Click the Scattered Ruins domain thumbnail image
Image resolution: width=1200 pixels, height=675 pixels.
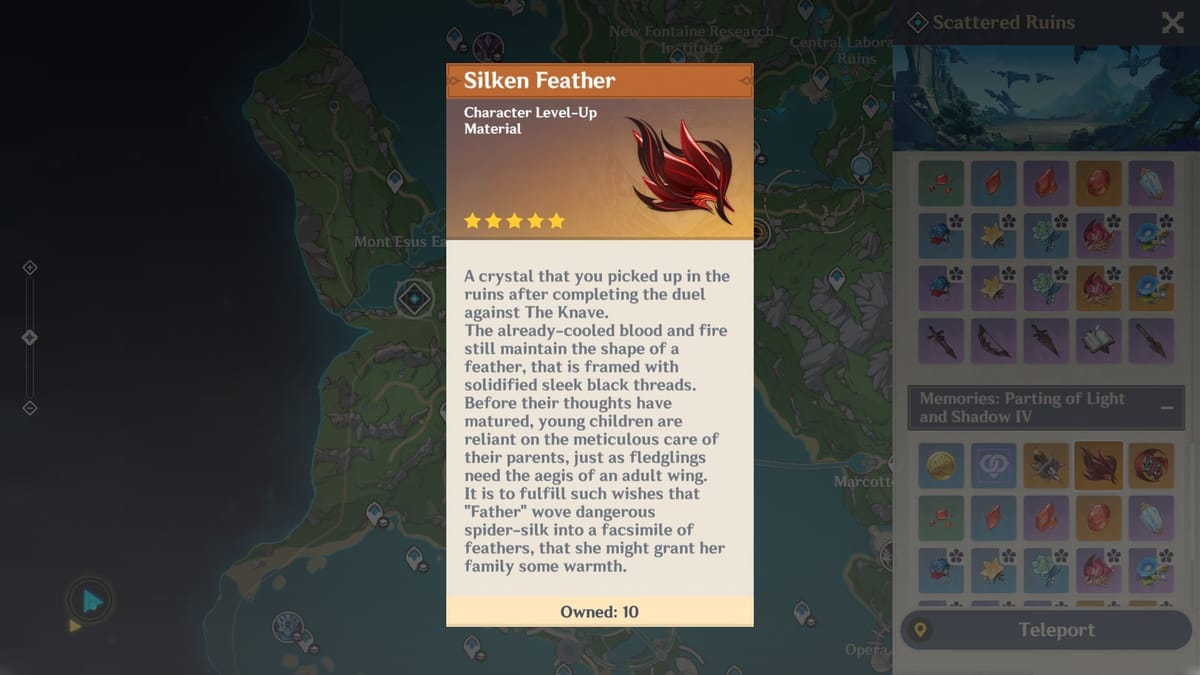1045,95
